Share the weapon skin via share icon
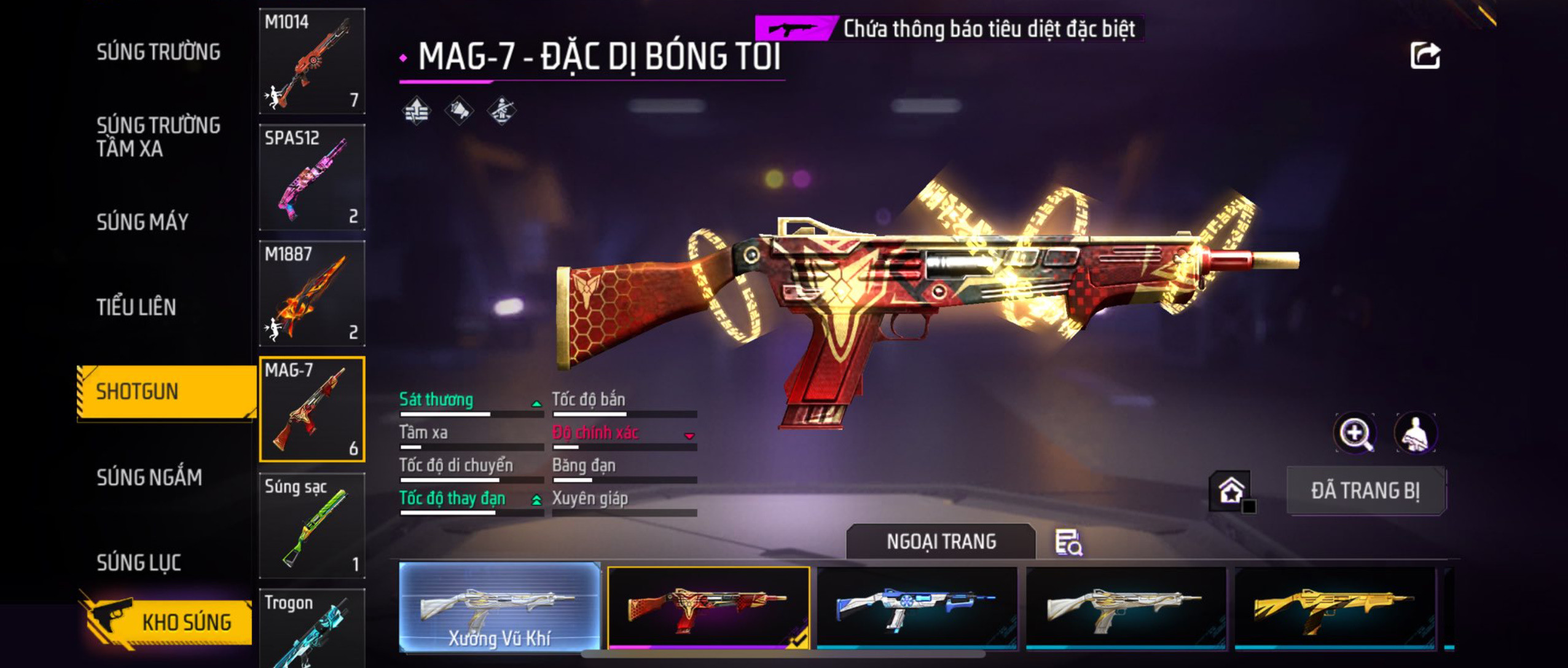 [x=1425, y=56]
